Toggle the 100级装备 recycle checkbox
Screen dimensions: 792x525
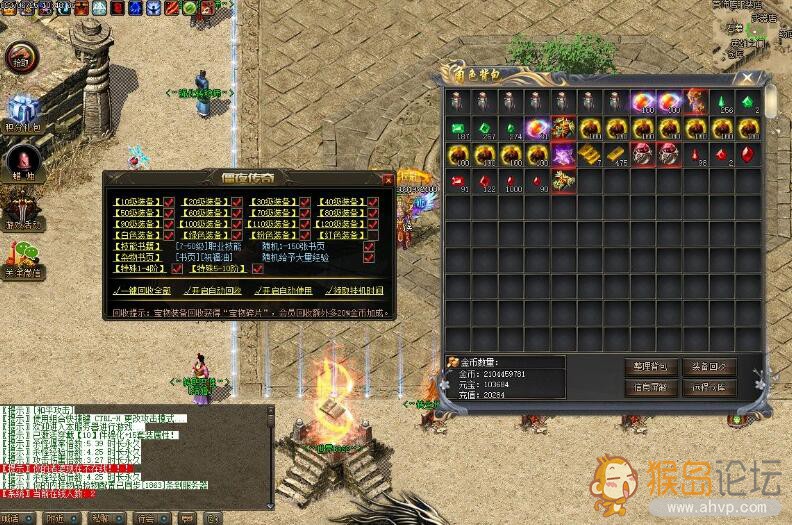tap(237, 223)
